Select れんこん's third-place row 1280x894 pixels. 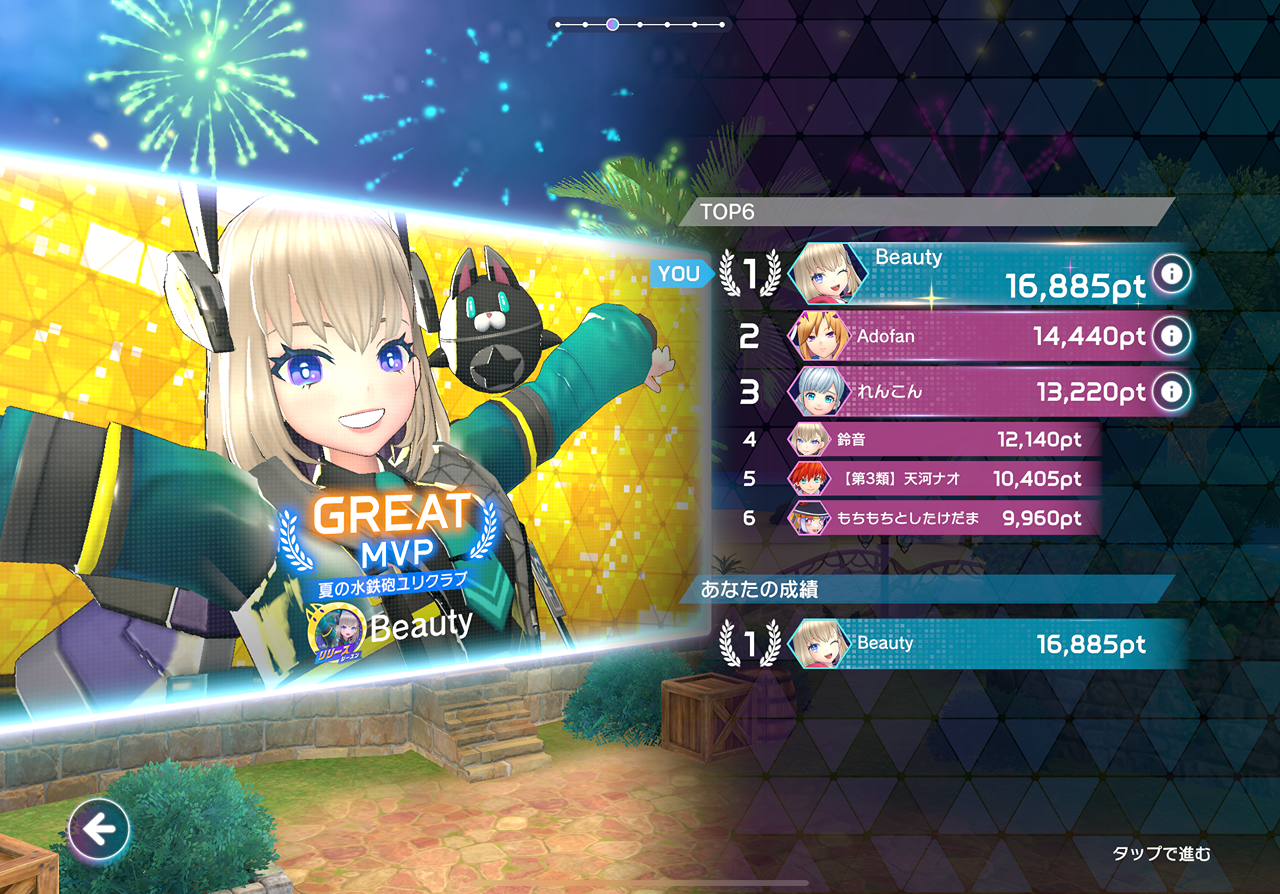[x=970, y=391]
